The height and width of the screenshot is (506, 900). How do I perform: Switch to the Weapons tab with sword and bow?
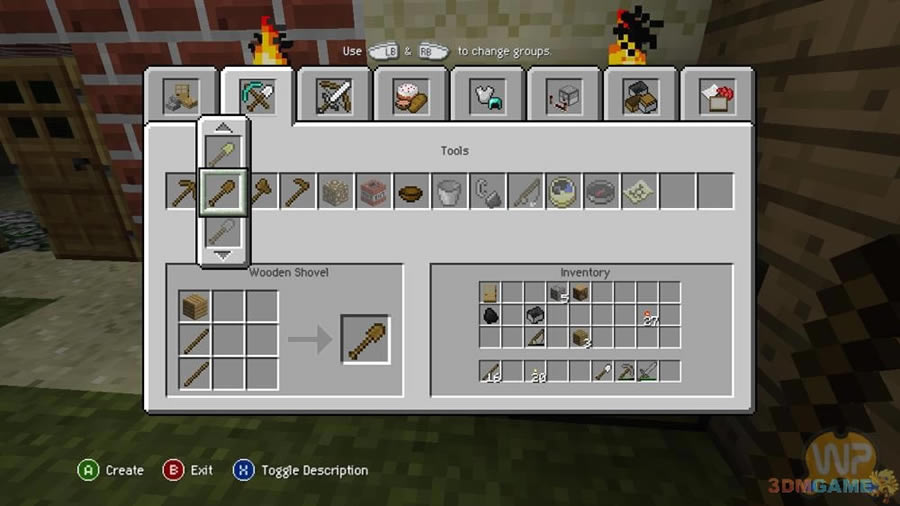(x=333, y=96)
